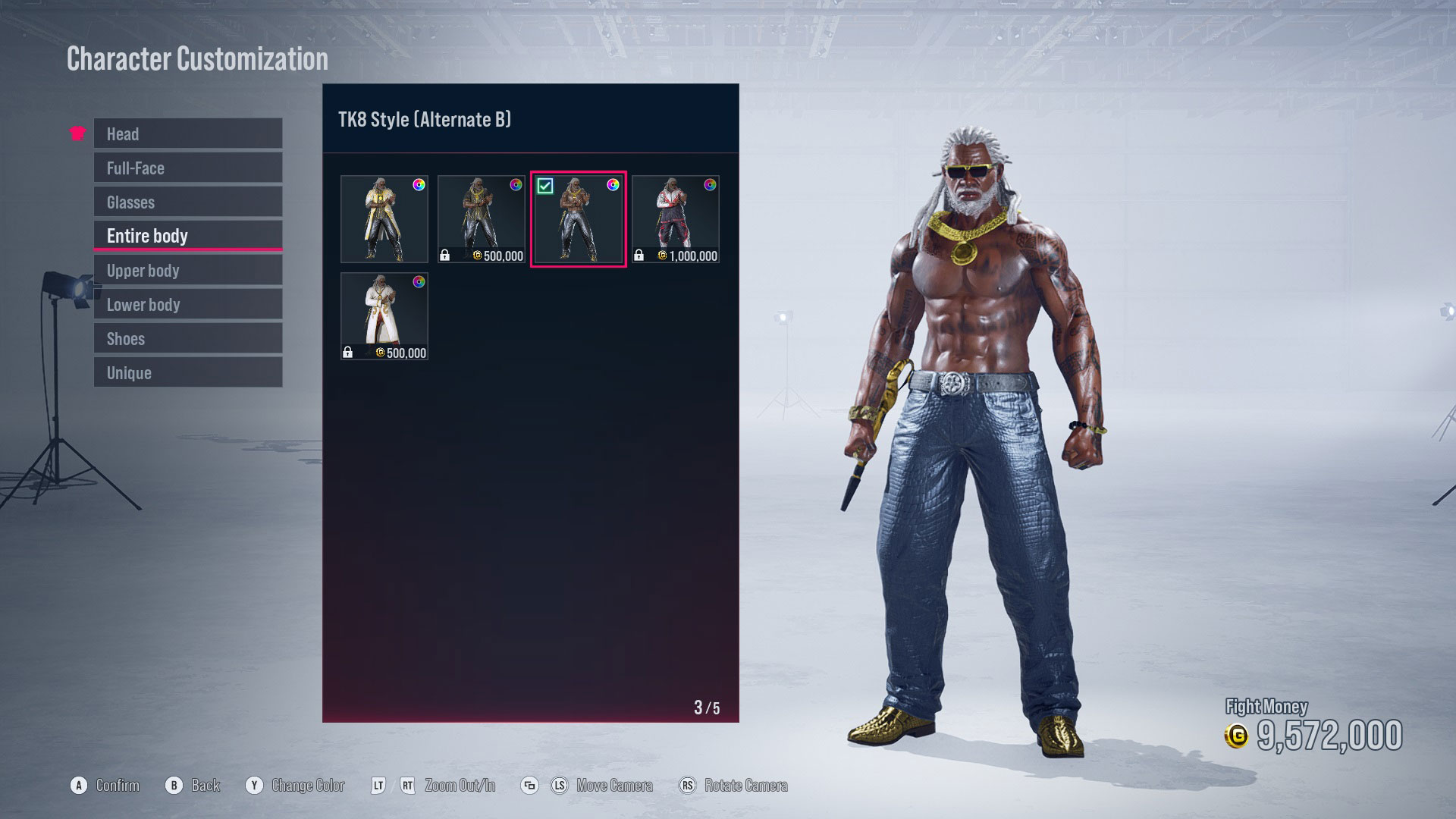Switch to the Upper body category
Image resolution: width=1456 pixels, height=819 pixels.
(x=187, y=270)
